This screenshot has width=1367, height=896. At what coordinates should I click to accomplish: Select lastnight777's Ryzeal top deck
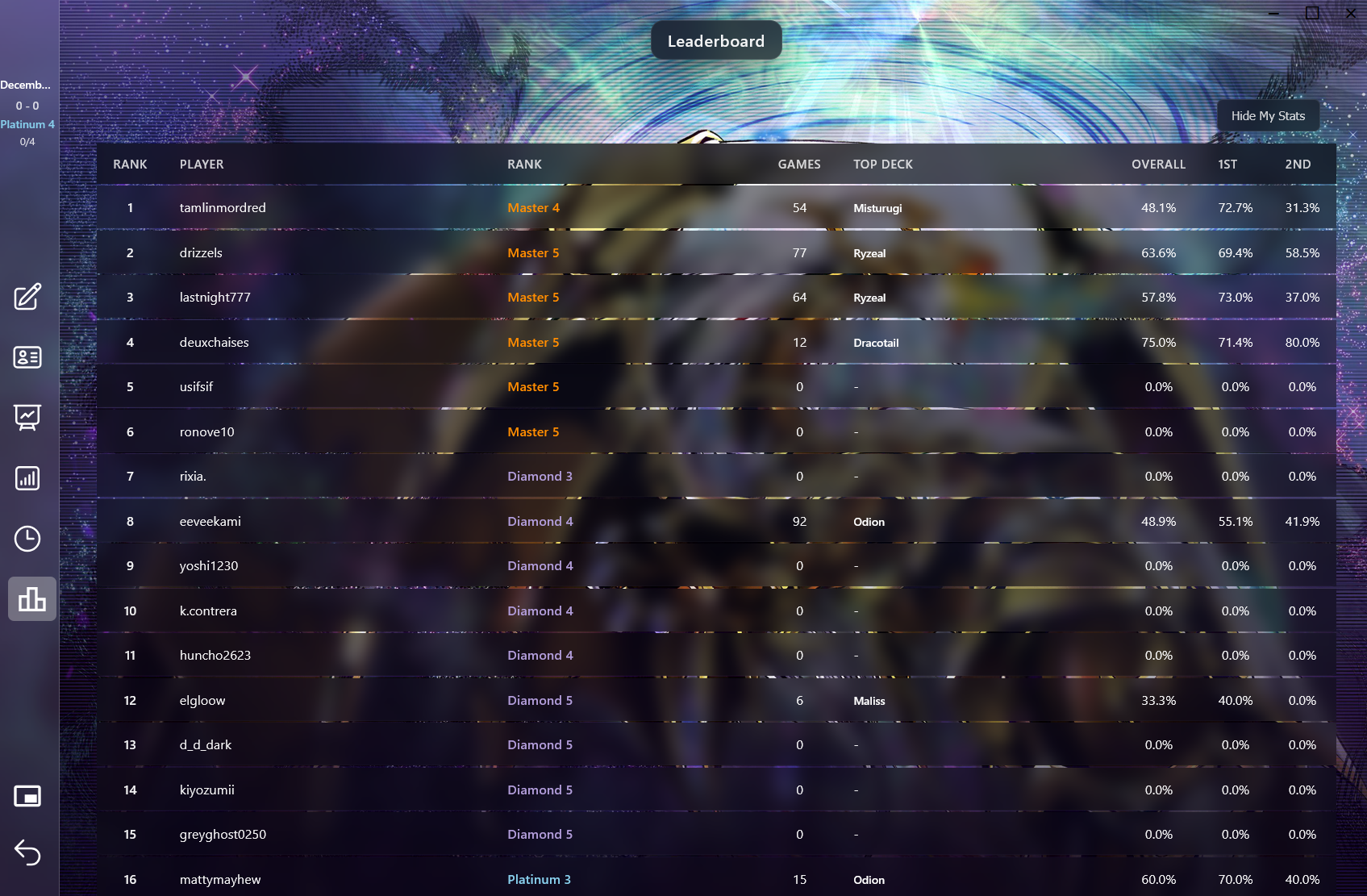tap(869, 297)
